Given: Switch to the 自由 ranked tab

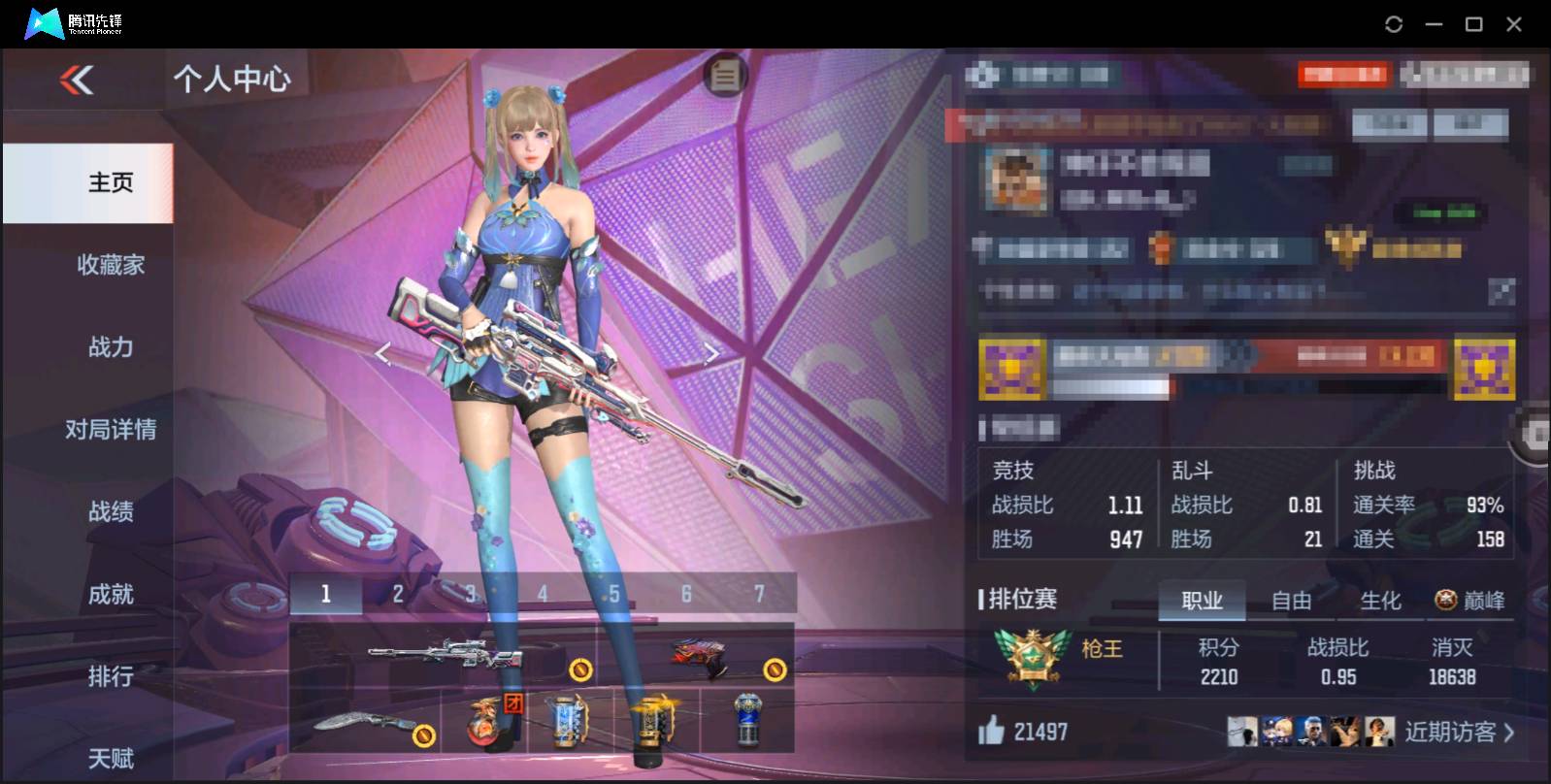Looking at the screenshot, I should (x=1292, y=601).
